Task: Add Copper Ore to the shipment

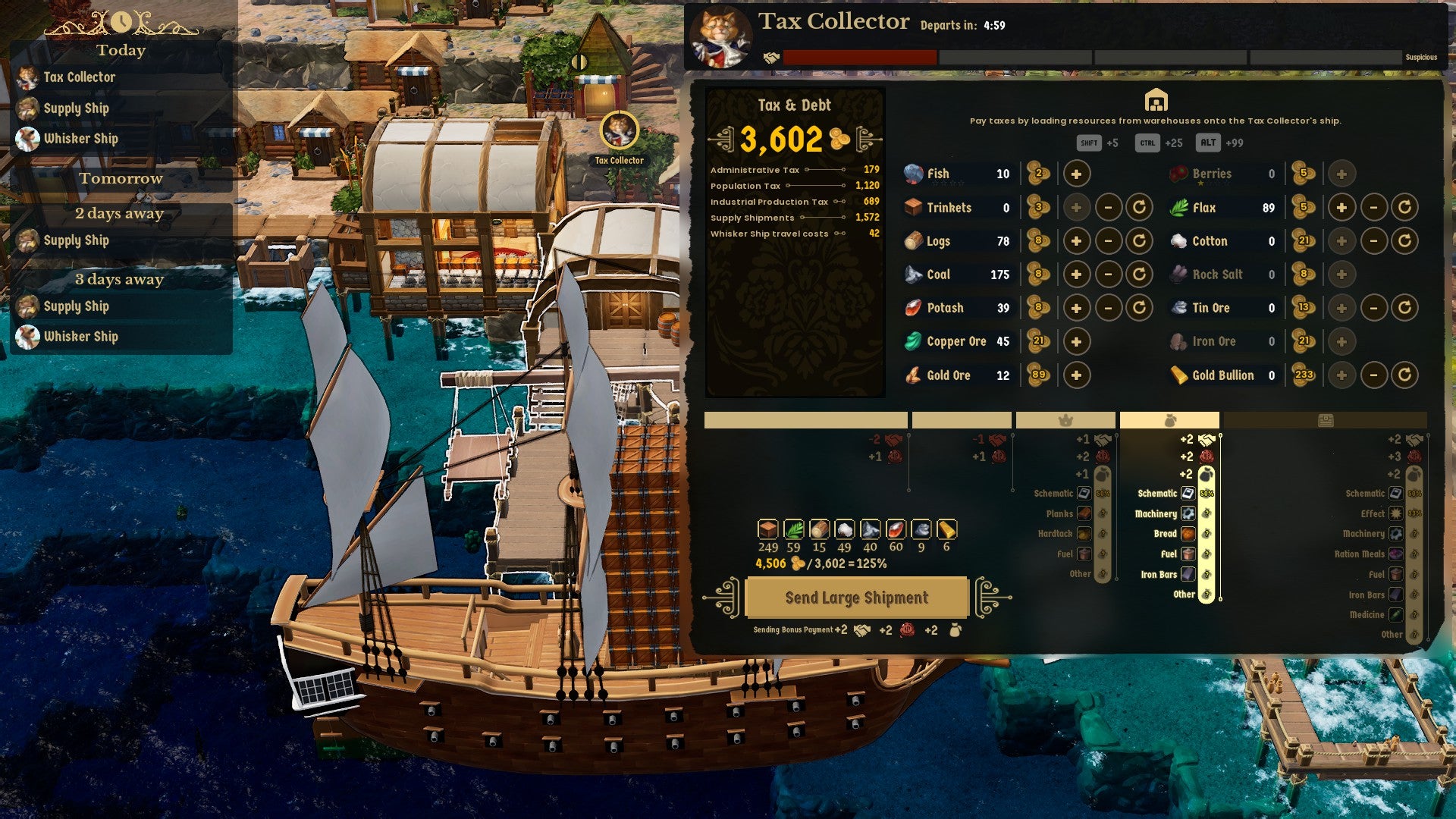Action: click(1076, 341)
